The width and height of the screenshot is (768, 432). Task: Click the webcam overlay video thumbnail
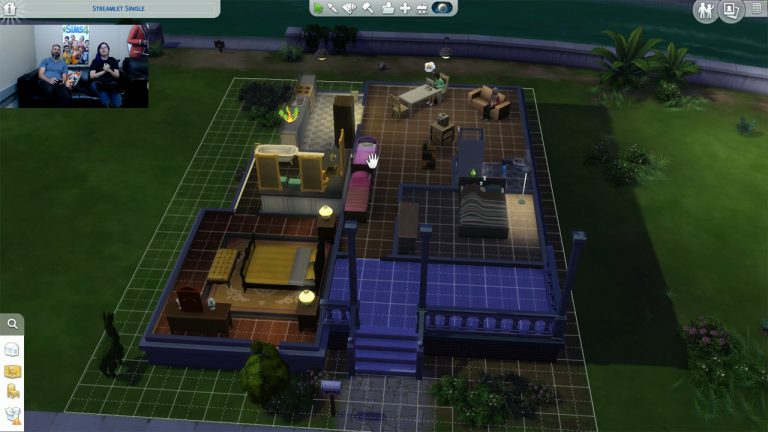75,64
